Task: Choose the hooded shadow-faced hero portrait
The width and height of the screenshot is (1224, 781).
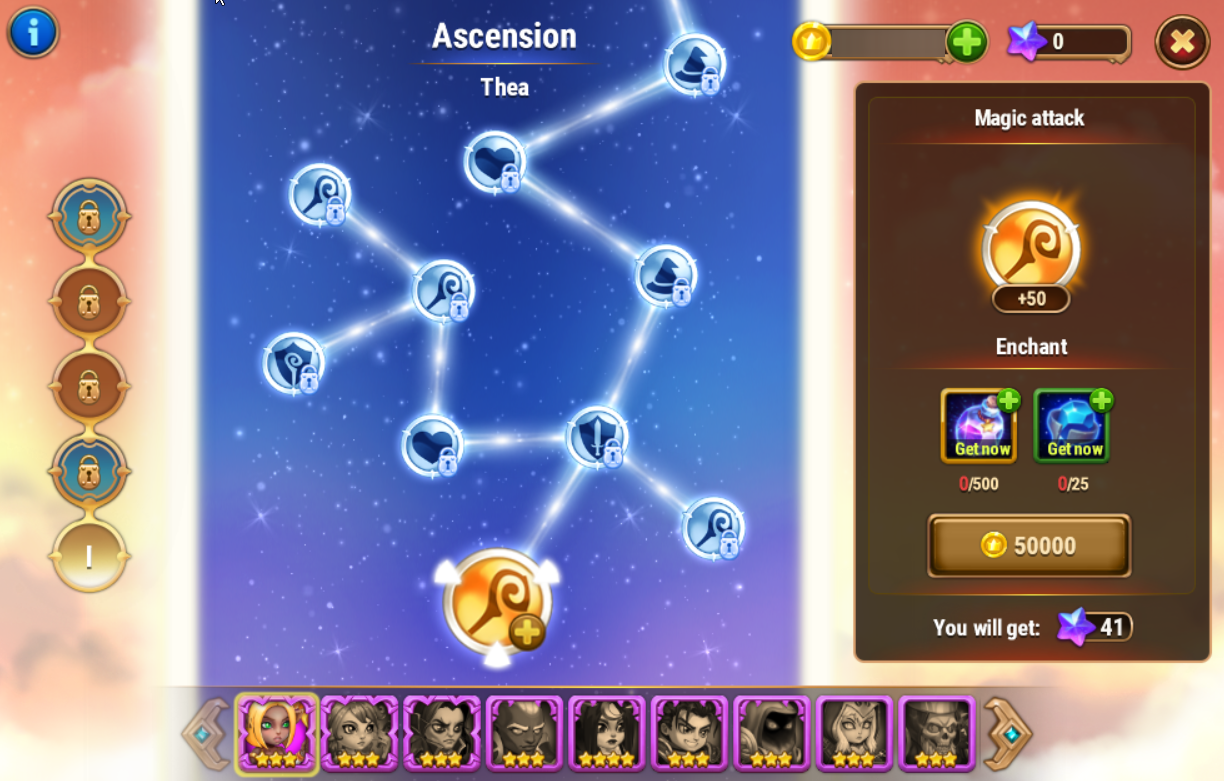Action: pos(771,734)
